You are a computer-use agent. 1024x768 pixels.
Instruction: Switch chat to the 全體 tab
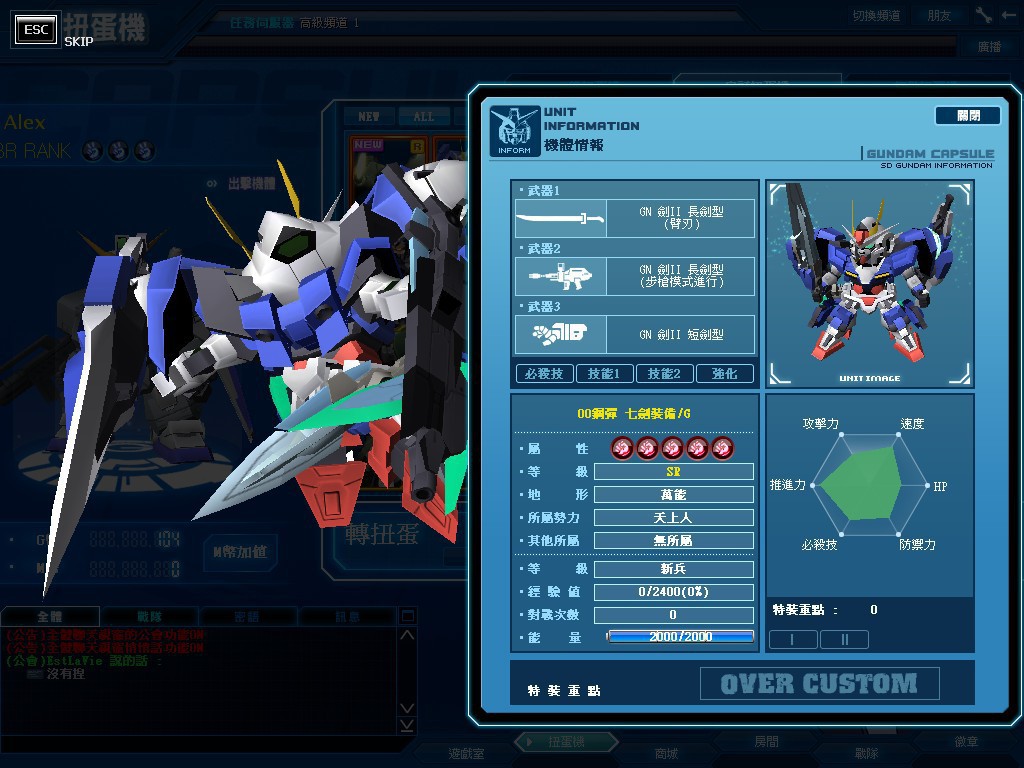click(50, 617)
